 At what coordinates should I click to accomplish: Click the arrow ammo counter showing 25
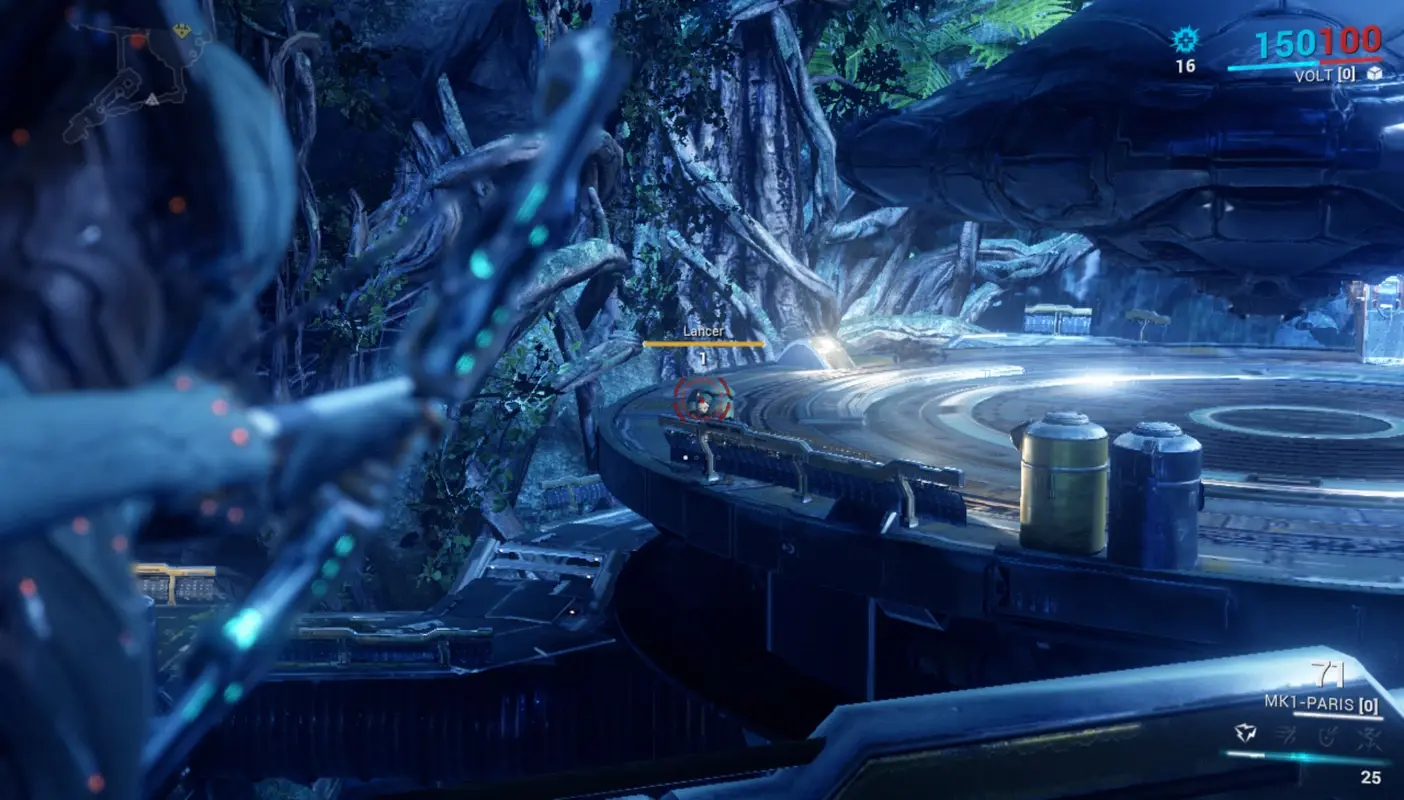click(x=1370, y=777)
